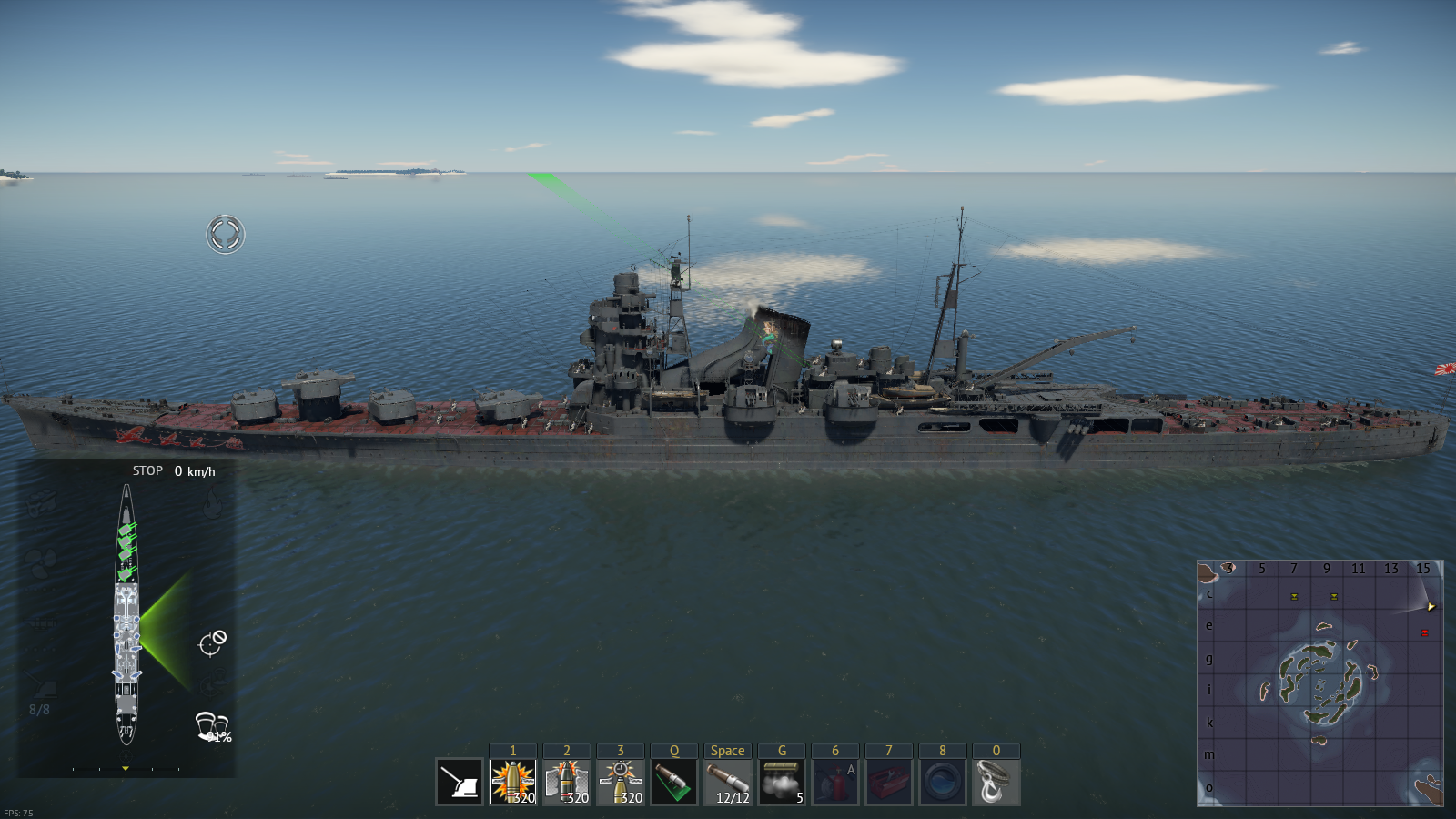Select the time-fuse shell in slot 3
Image resolution: width=1456 pixels, height=819 pixels.
[x=621, y=782]
